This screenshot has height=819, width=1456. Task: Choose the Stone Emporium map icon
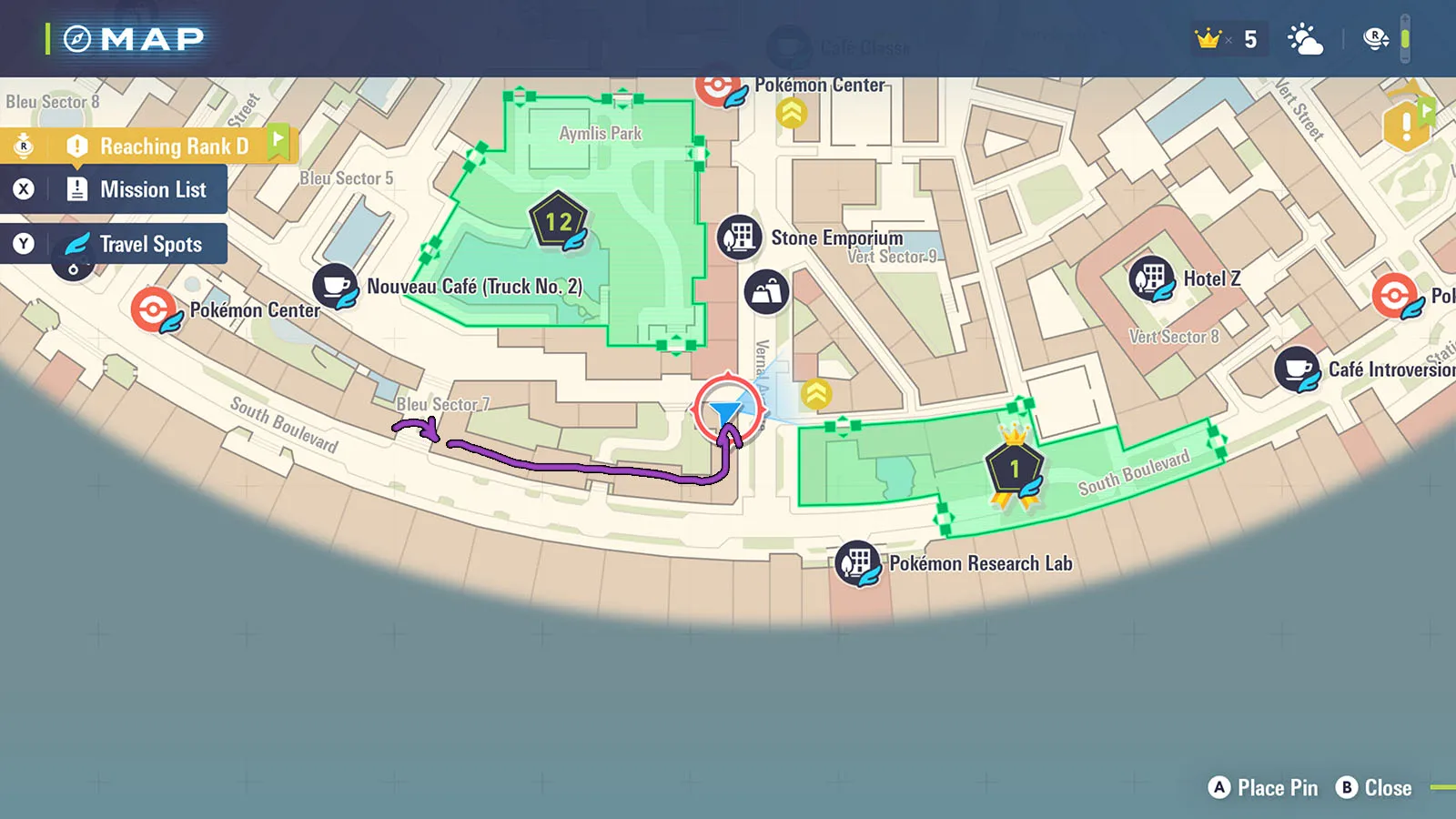[x=740, y=237]
